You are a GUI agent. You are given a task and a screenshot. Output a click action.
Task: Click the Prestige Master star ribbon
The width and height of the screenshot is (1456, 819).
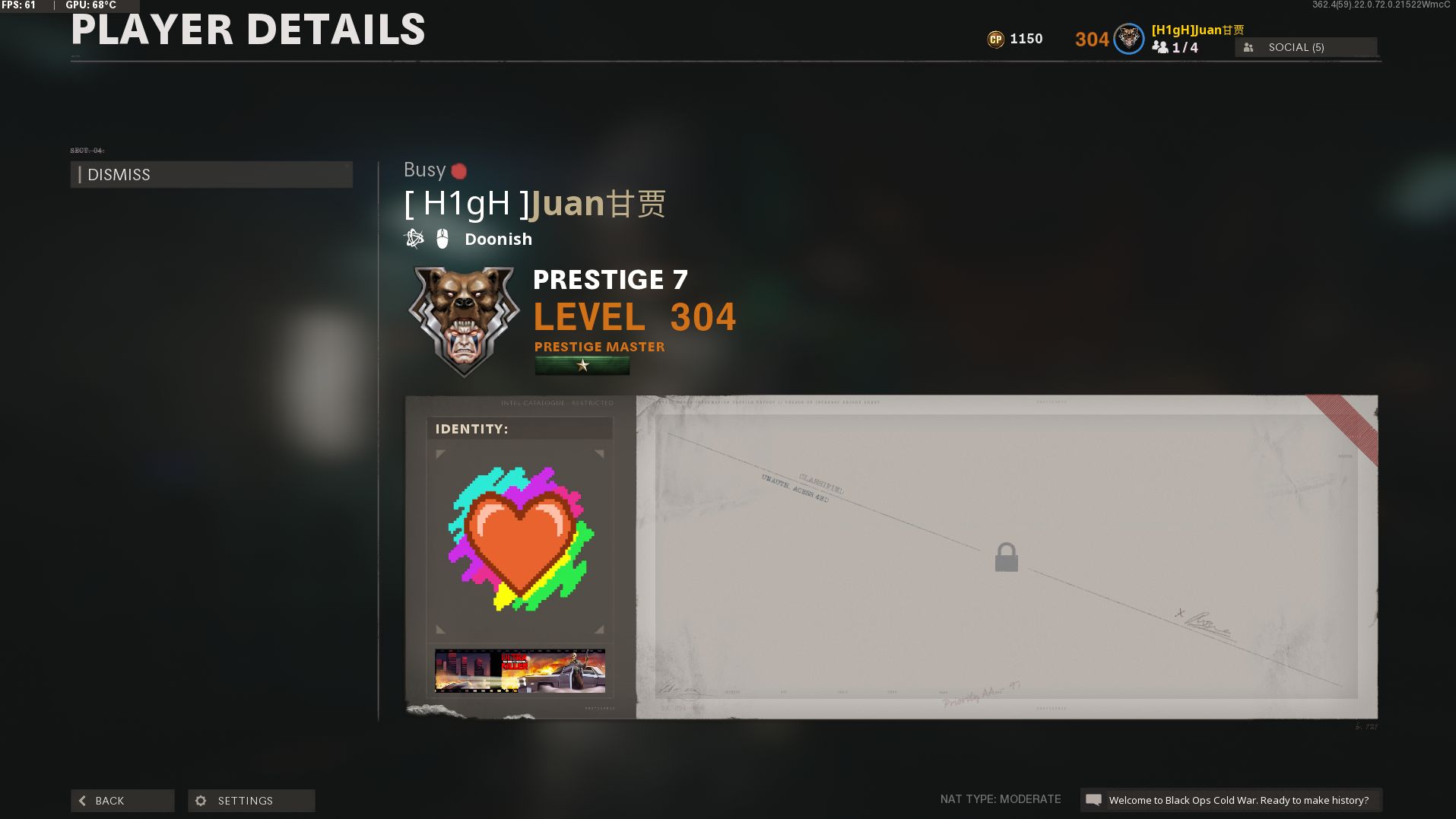(x=581, y=367)
